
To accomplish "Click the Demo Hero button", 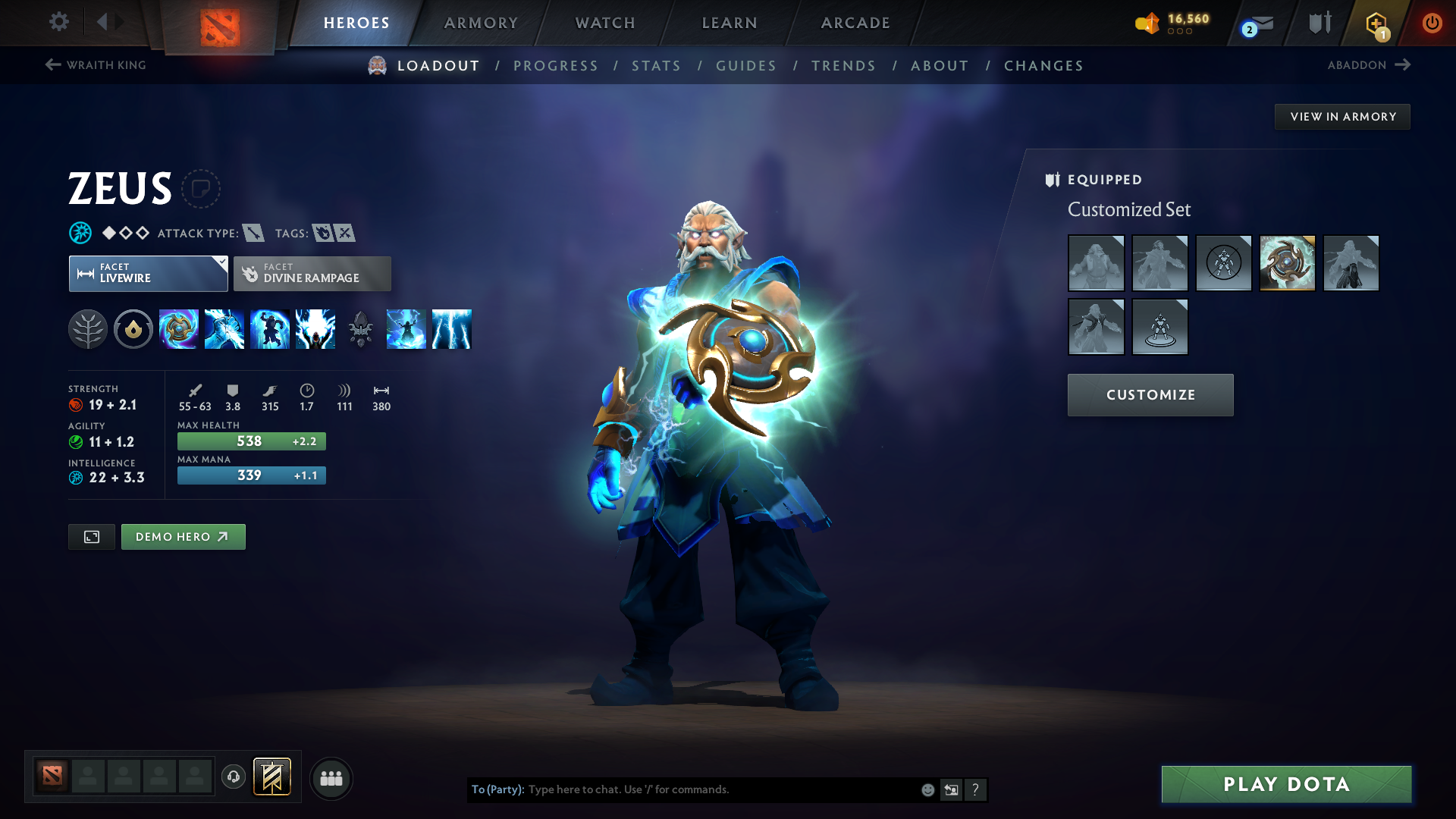I will tap(183, 536).
